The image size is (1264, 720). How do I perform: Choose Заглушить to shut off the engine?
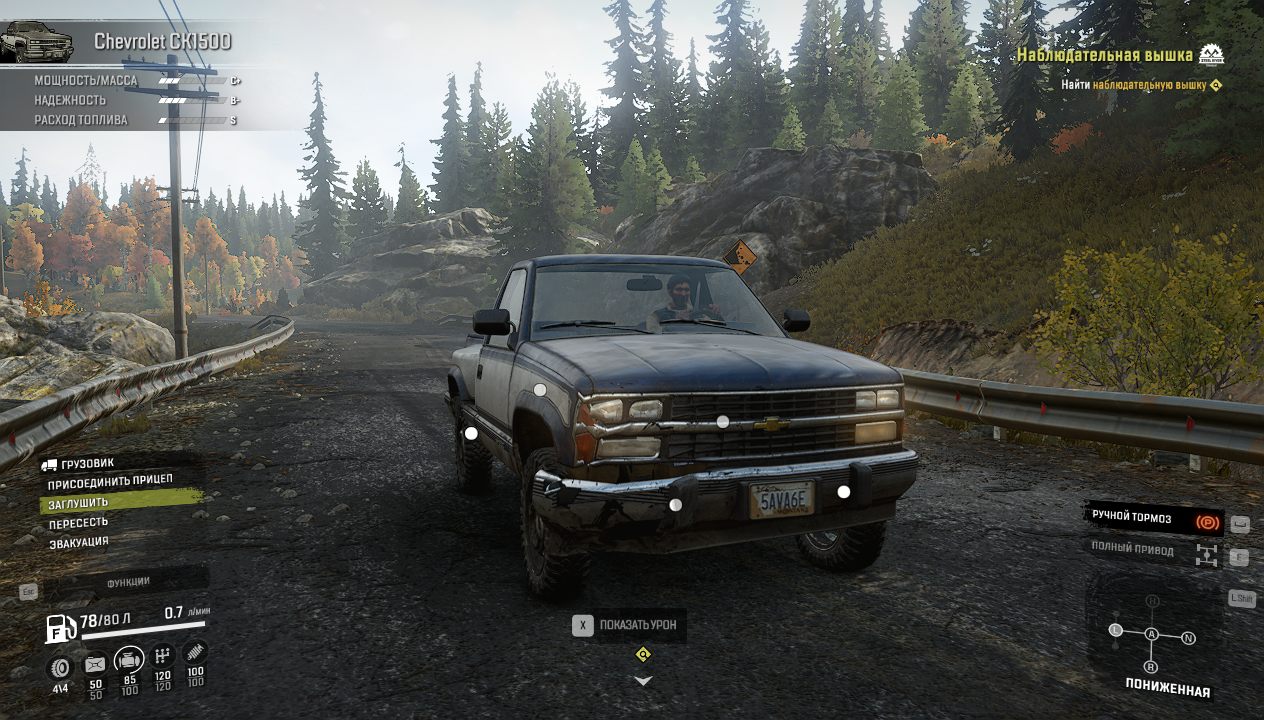tap(78, 502)
